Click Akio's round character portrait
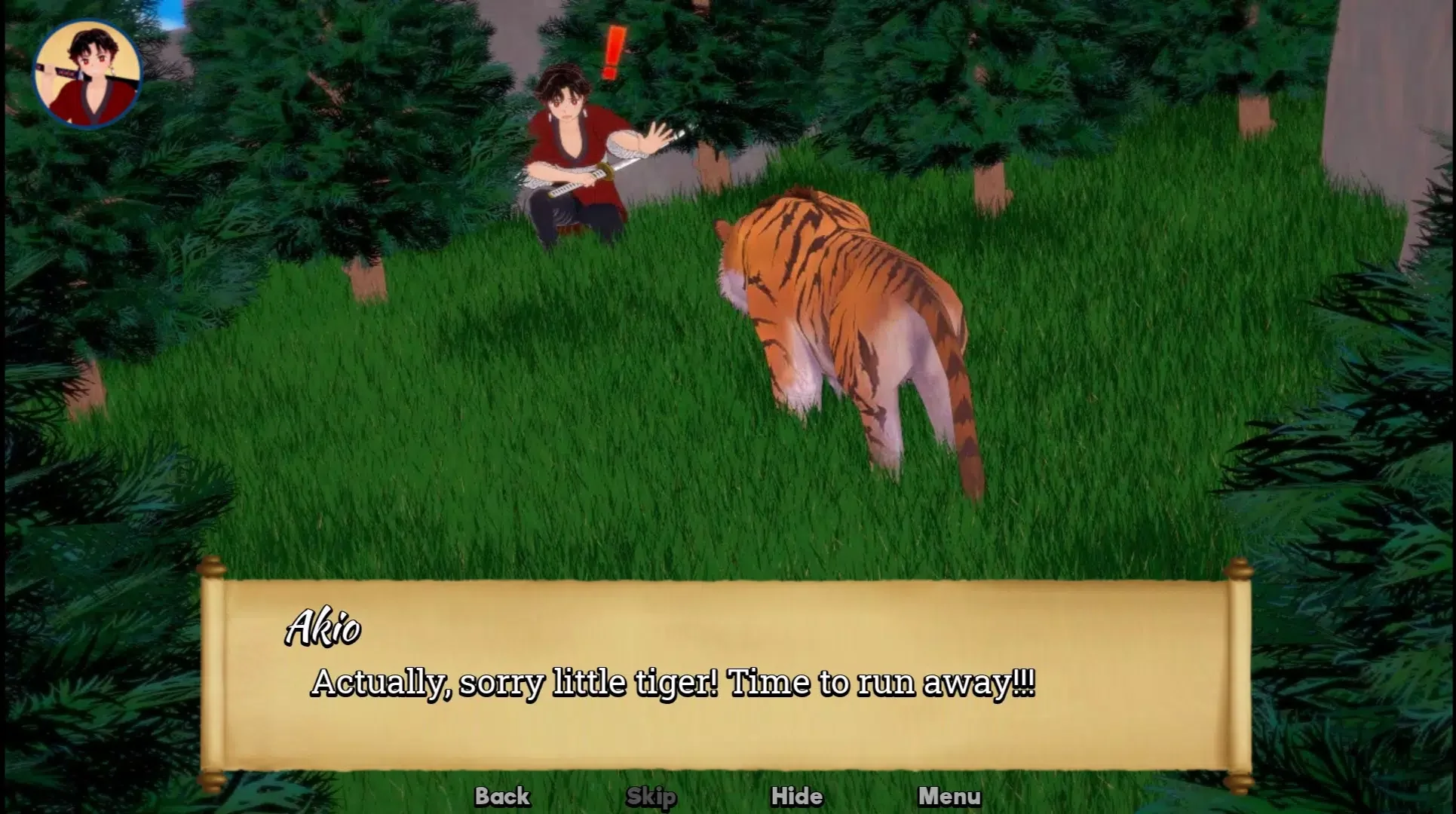Viewport: 1456px width, 814px height. [87, 74]
